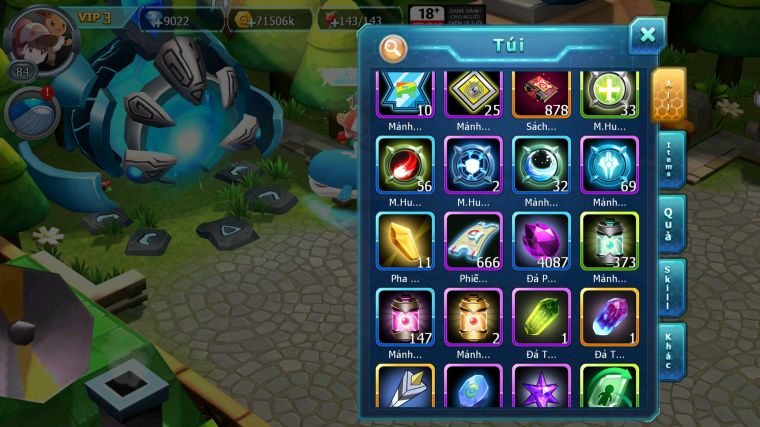Image resolution: width=760 pixels, height=427 pixels.
Task: Pick the golden lantern item, count 2
Action: point(473,317)
